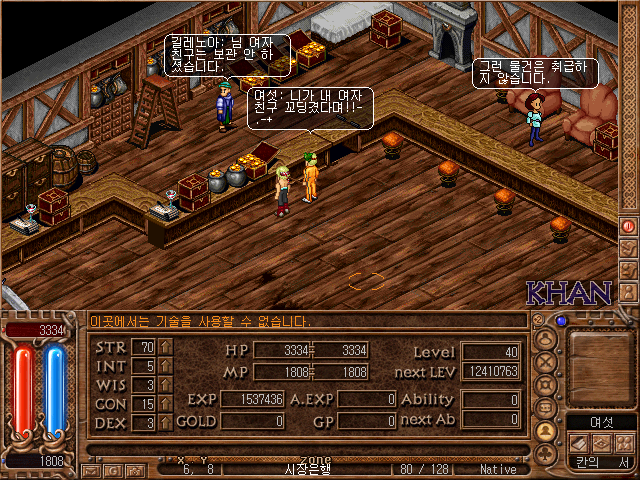This screenshot has height=480, width=640.
Task: Open the crossed swords round button
Action: click(x=546, y=362)
